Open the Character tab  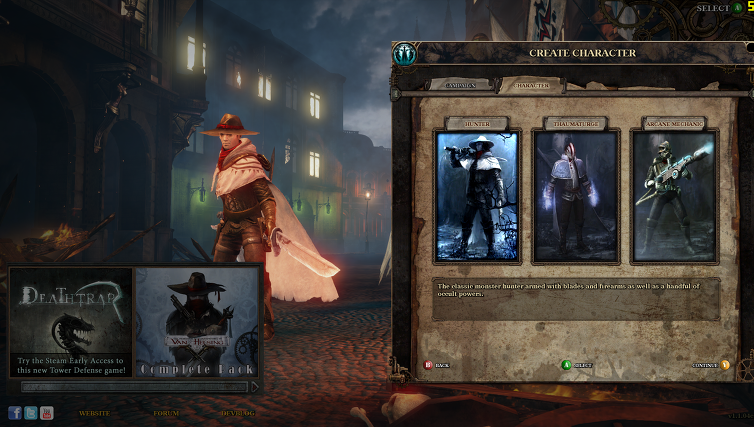click(531, 86)
